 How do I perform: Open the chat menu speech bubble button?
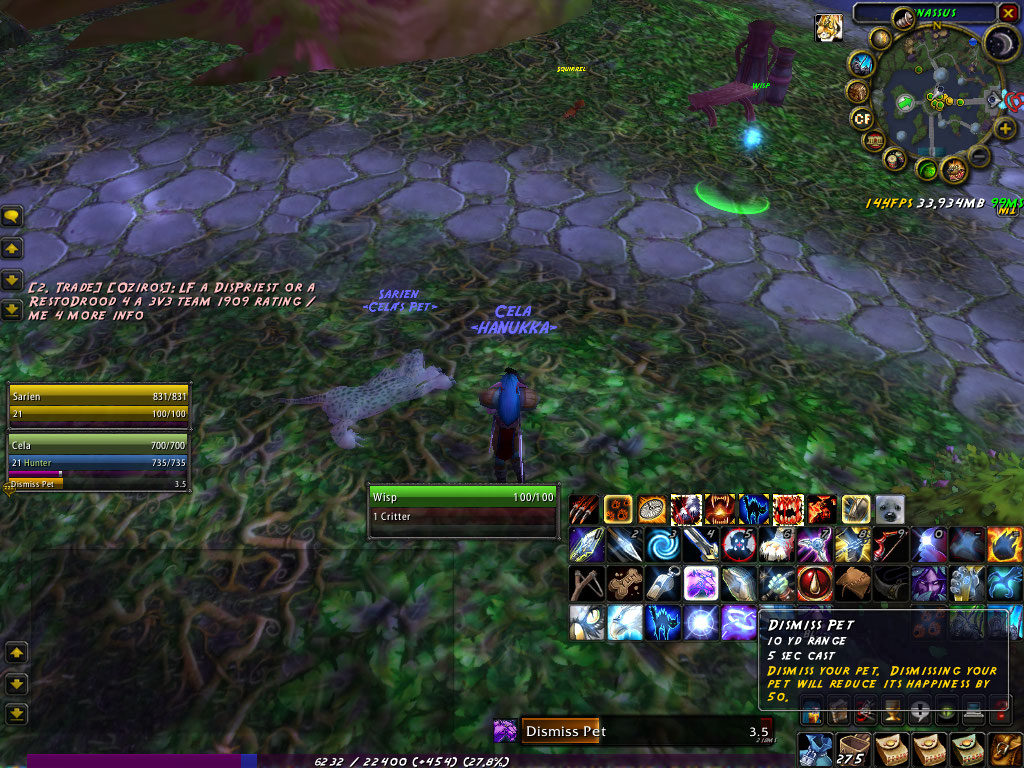tap(13, 215)
